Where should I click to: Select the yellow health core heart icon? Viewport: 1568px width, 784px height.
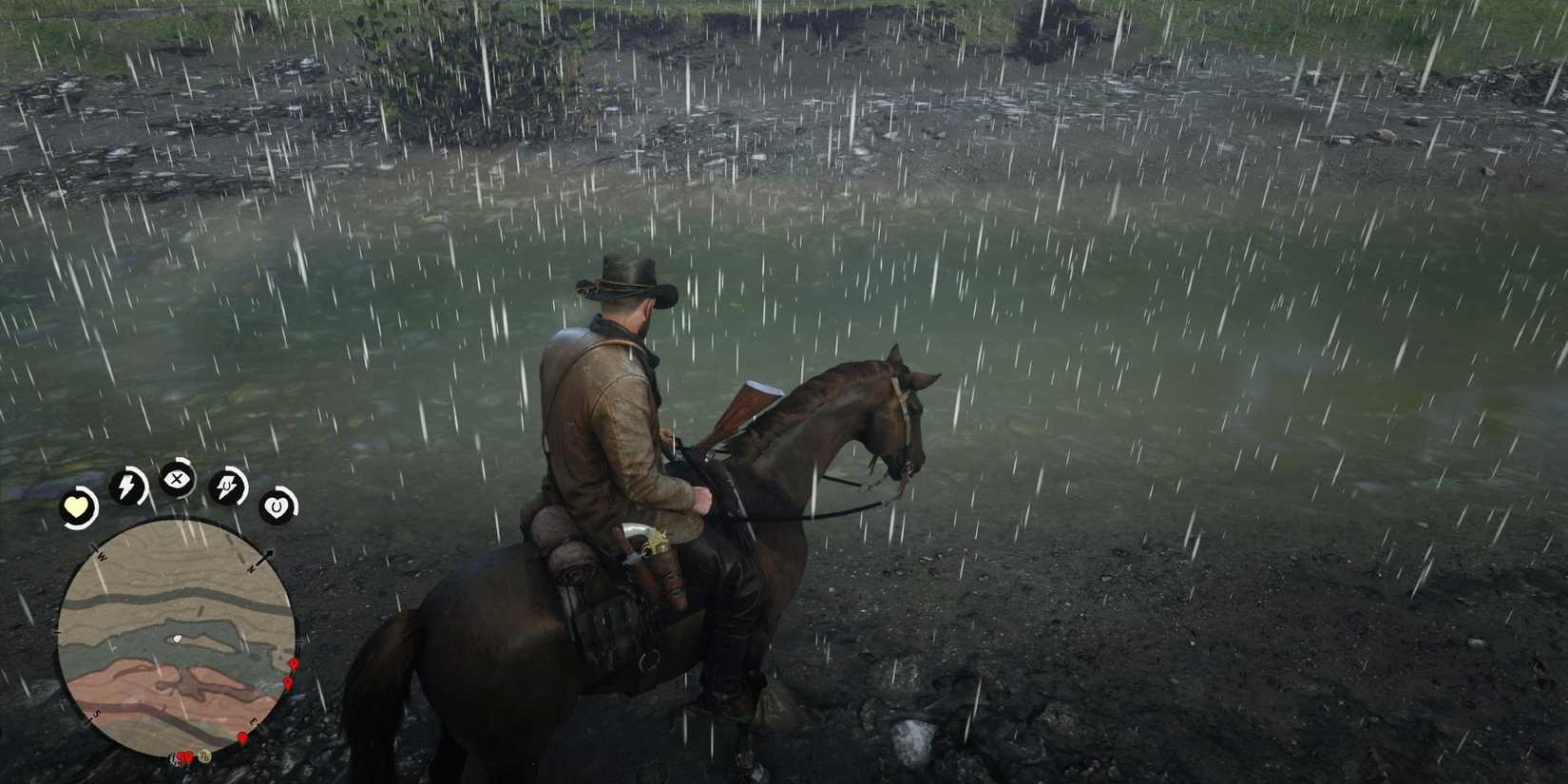tap(77, 506)
